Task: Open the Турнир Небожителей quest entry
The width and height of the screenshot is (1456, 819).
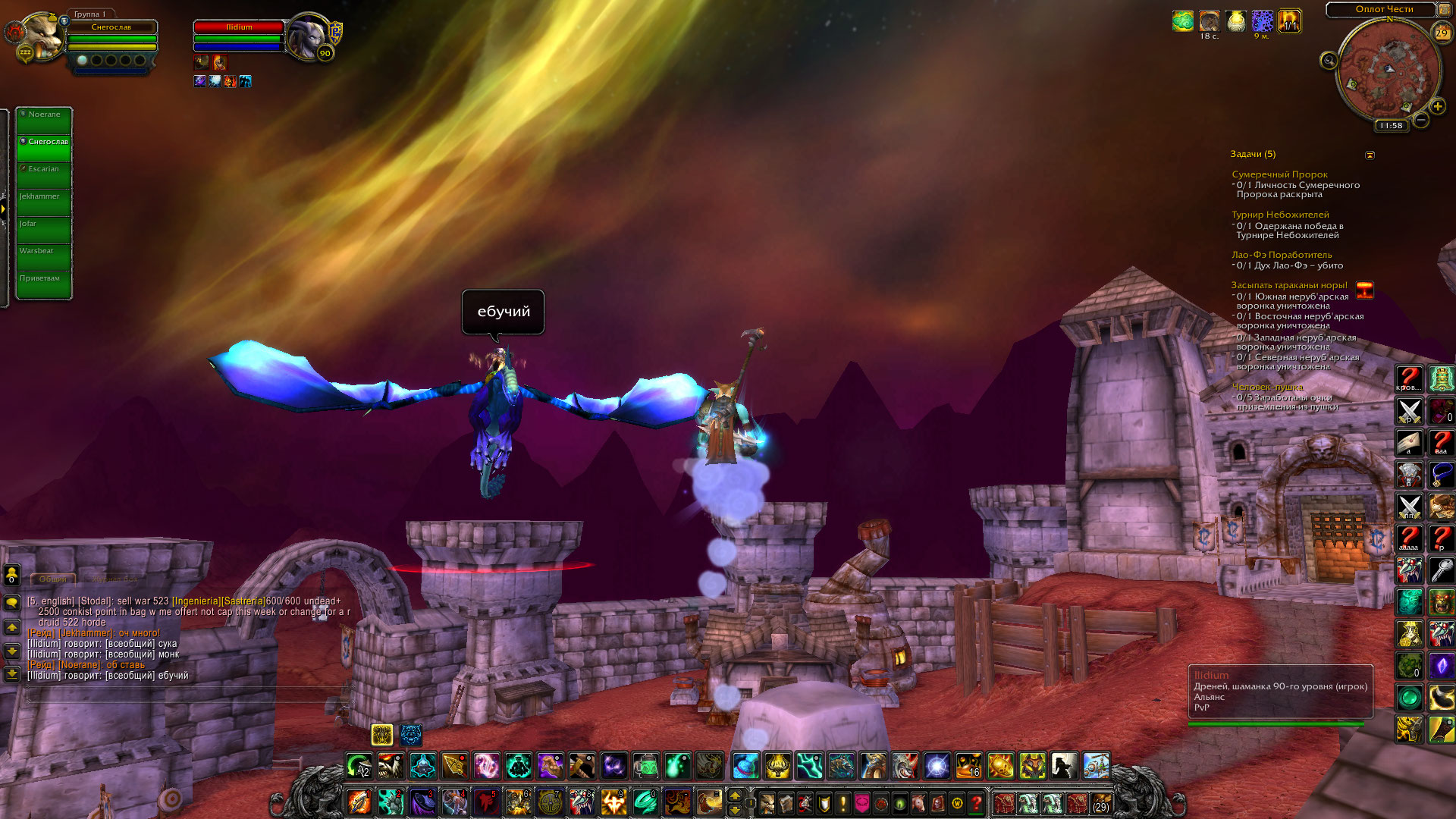Action: coord(1280,215)
